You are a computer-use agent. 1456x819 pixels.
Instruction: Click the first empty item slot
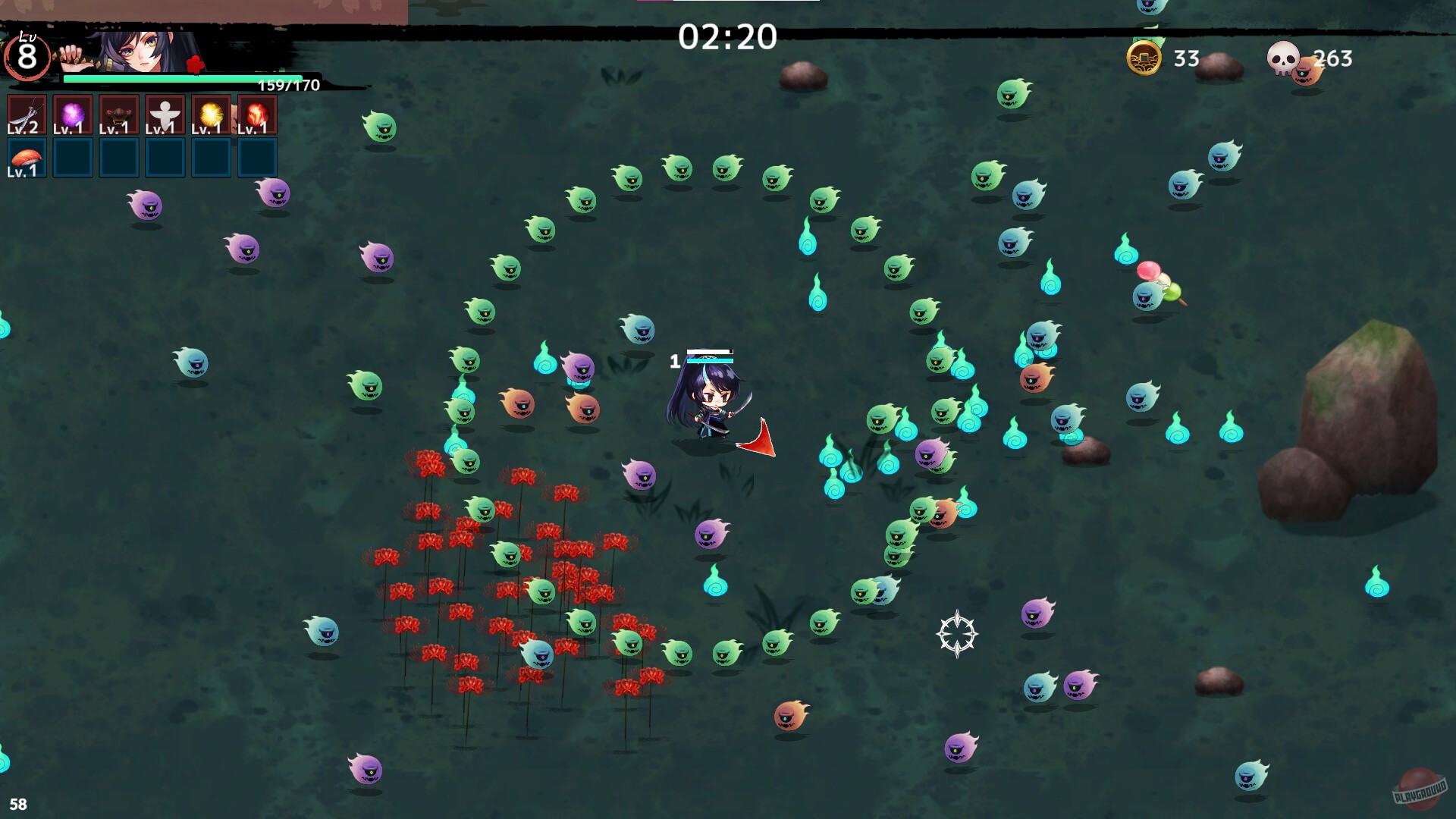coord(72,158)
